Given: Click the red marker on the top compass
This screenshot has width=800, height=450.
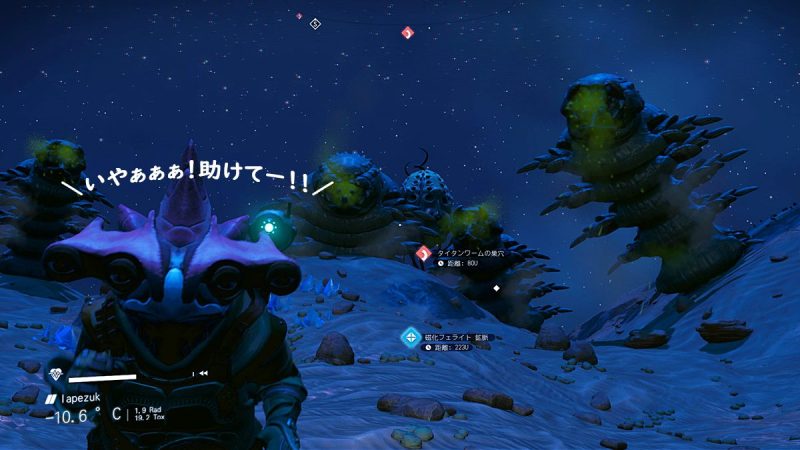Looking at the screenshot, I should point(407,32).
